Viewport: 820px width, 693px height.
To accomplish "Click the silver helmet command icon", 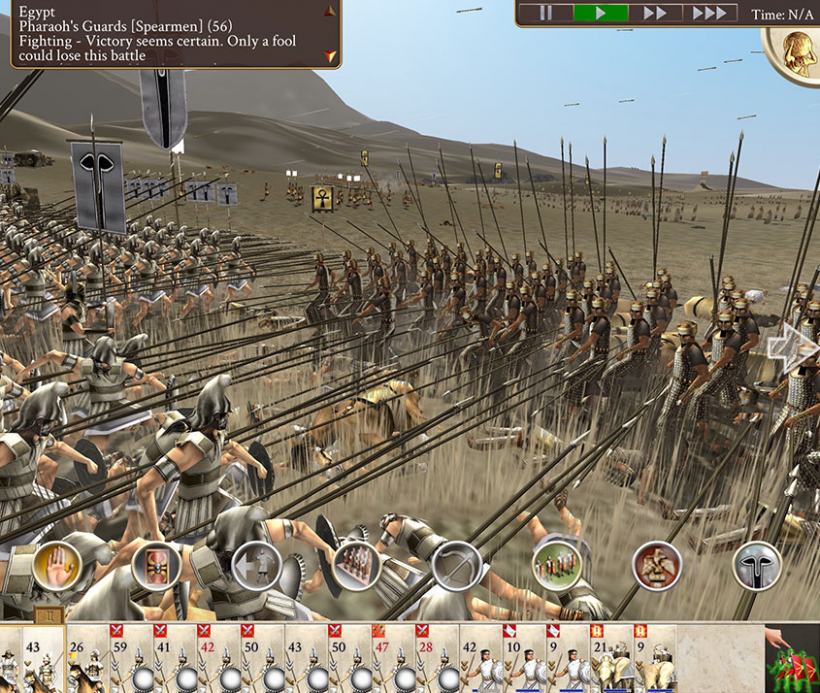I will click(757, 566).
